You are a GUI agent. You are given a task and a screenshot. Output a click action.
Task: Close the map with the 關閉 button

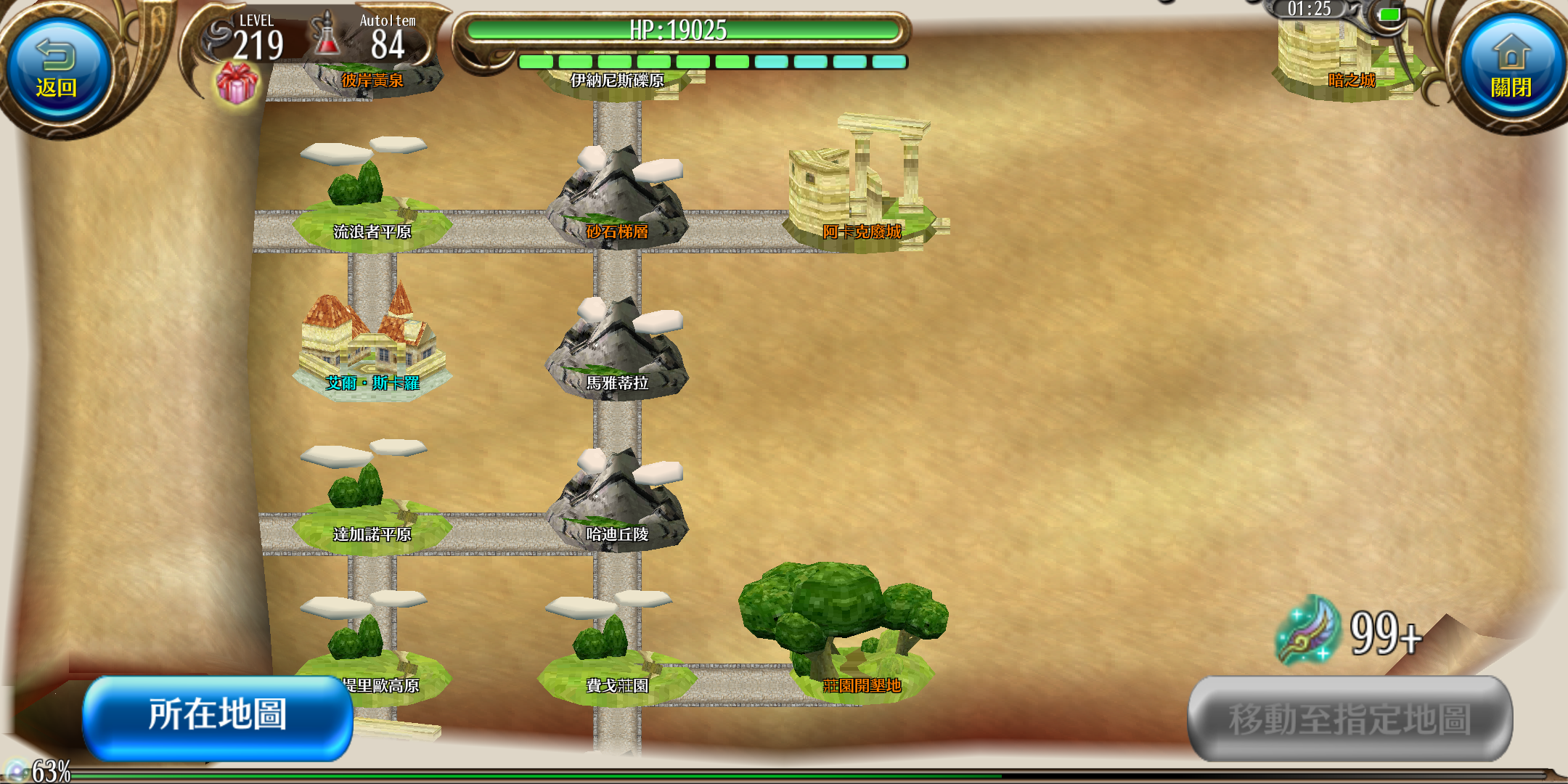pos(1511,70)
